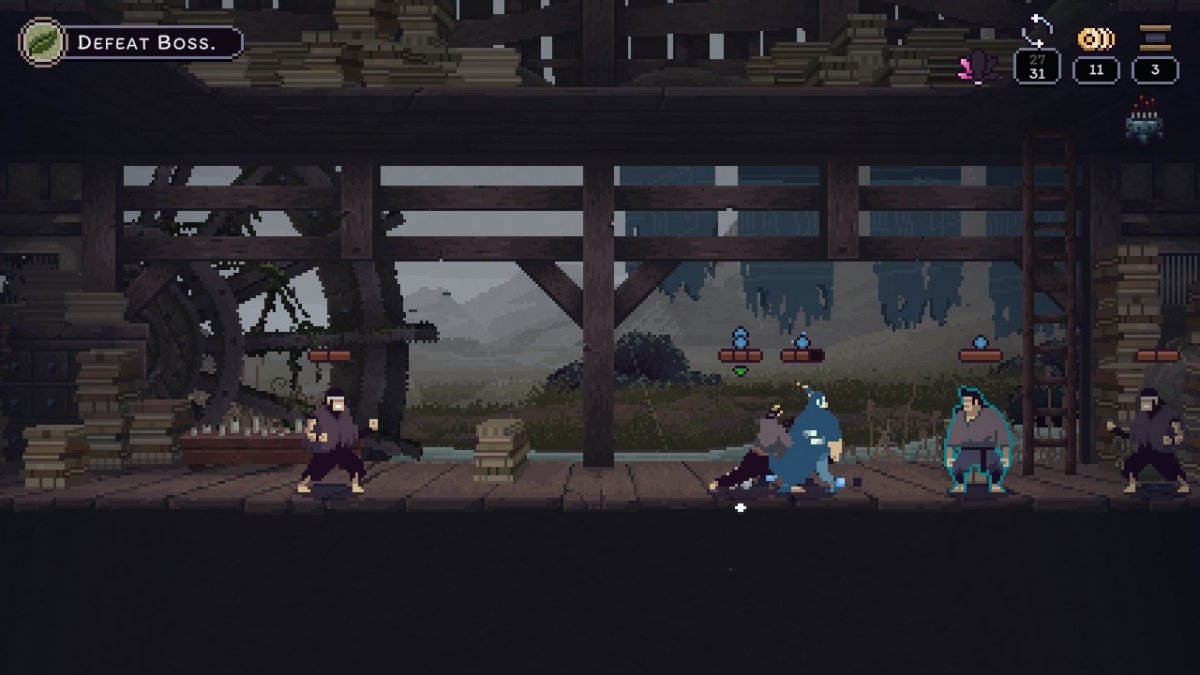Select the incense burner relic icon
The image size is (1200, 675).
pyautogui.click(x=1143, y=121)
